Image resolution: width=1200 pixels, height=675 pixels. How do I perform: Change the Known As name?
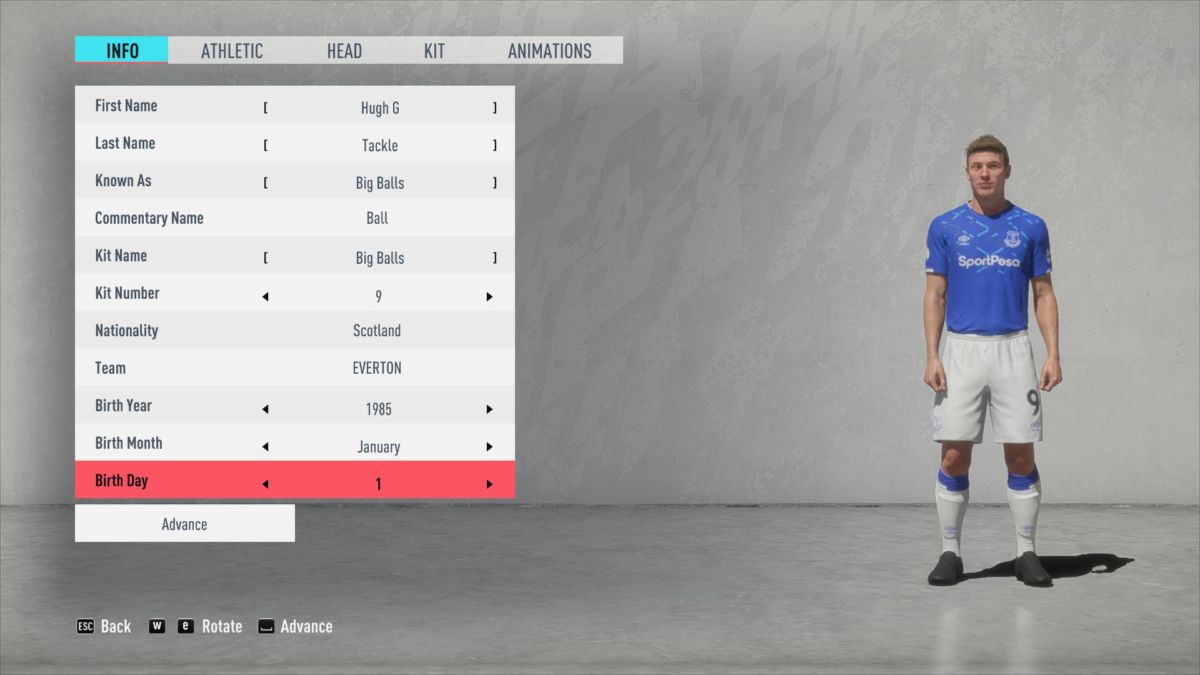coord(379,183)
